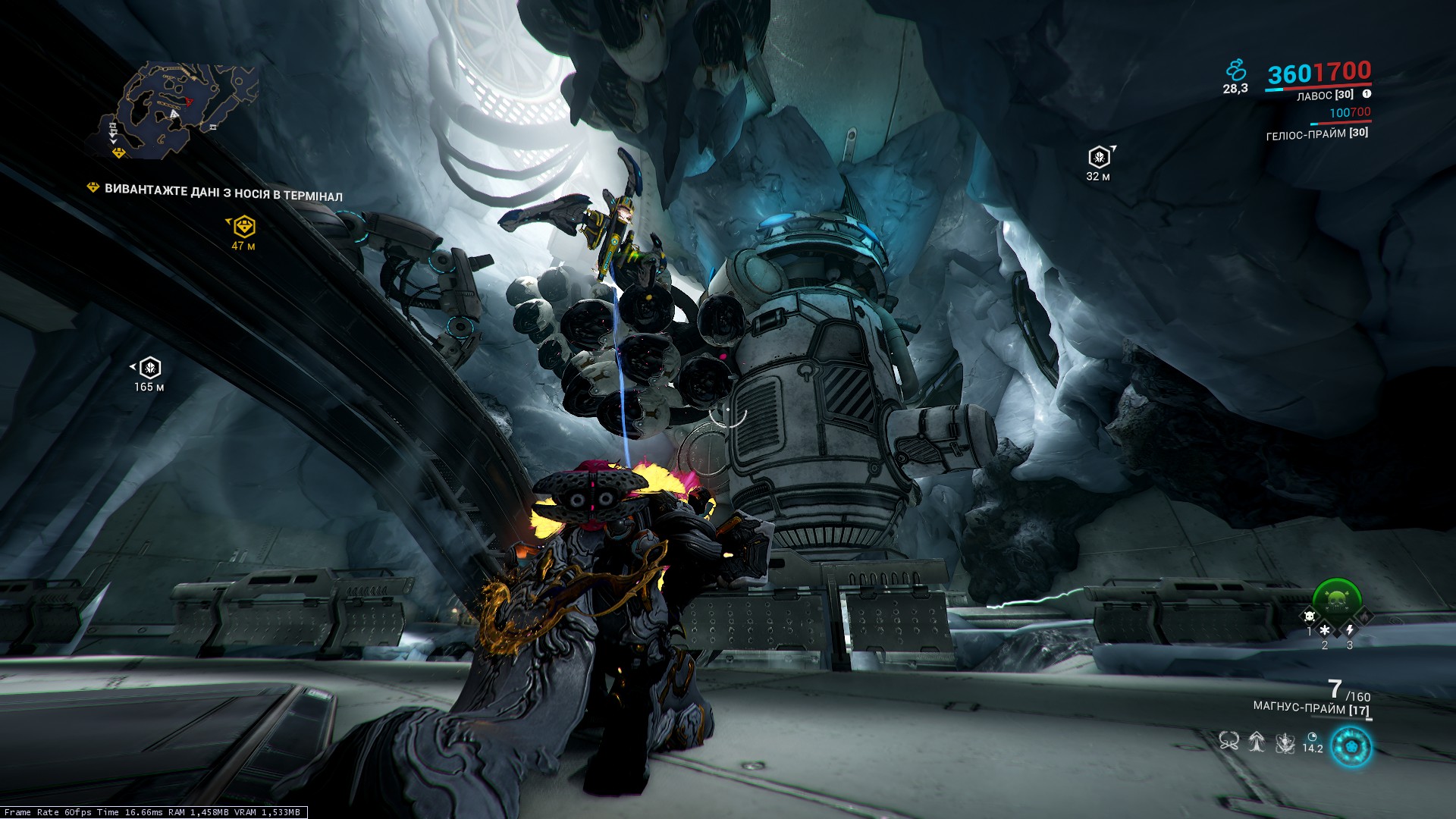Choose the toxin skull element diamond
The width and height of the screenshot is (1456, 819).
(1309, 617)
